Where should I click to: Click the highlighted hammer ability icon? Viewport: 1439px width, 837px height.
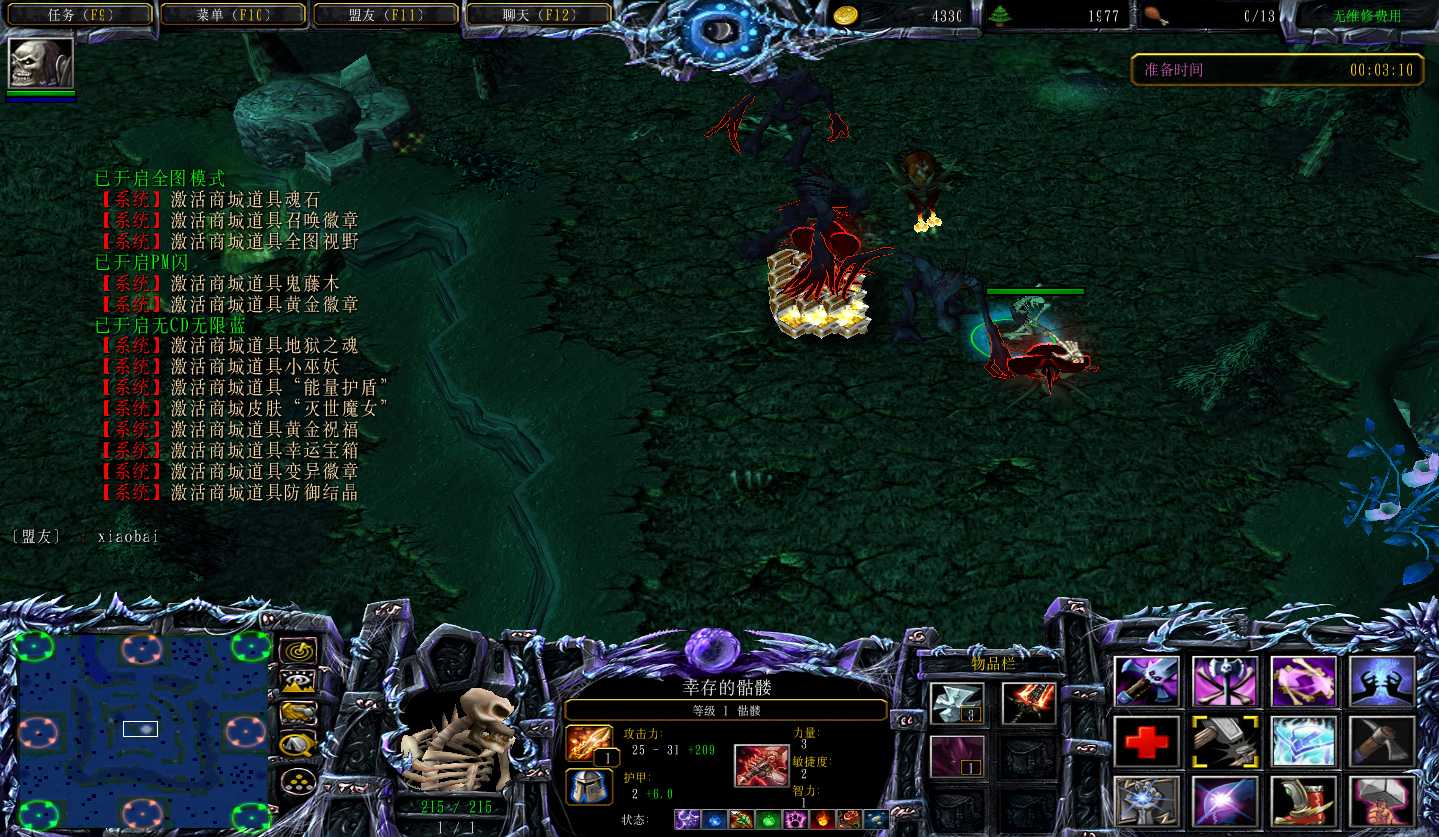pos(1225,741)
